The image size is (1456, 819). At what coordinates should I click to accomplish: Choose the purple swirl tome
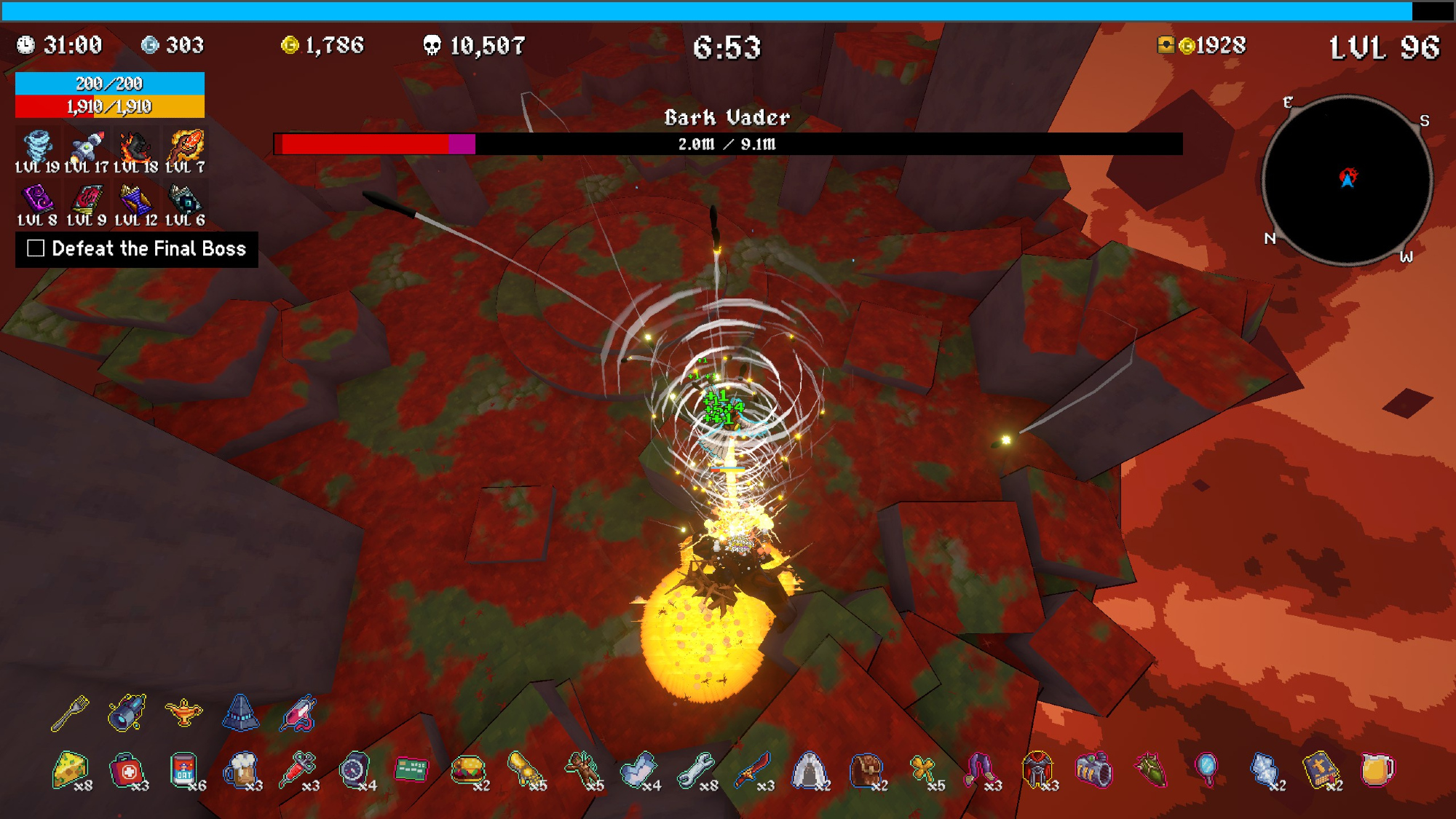click(37, 199)
